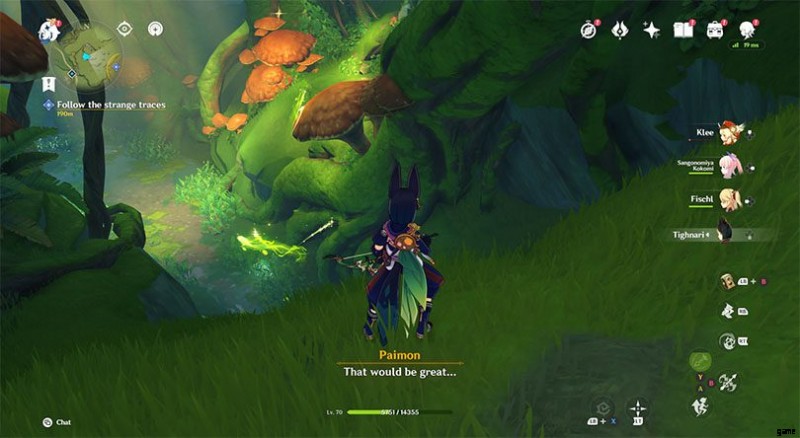Open the Paimon menu

tap(49, 29)
